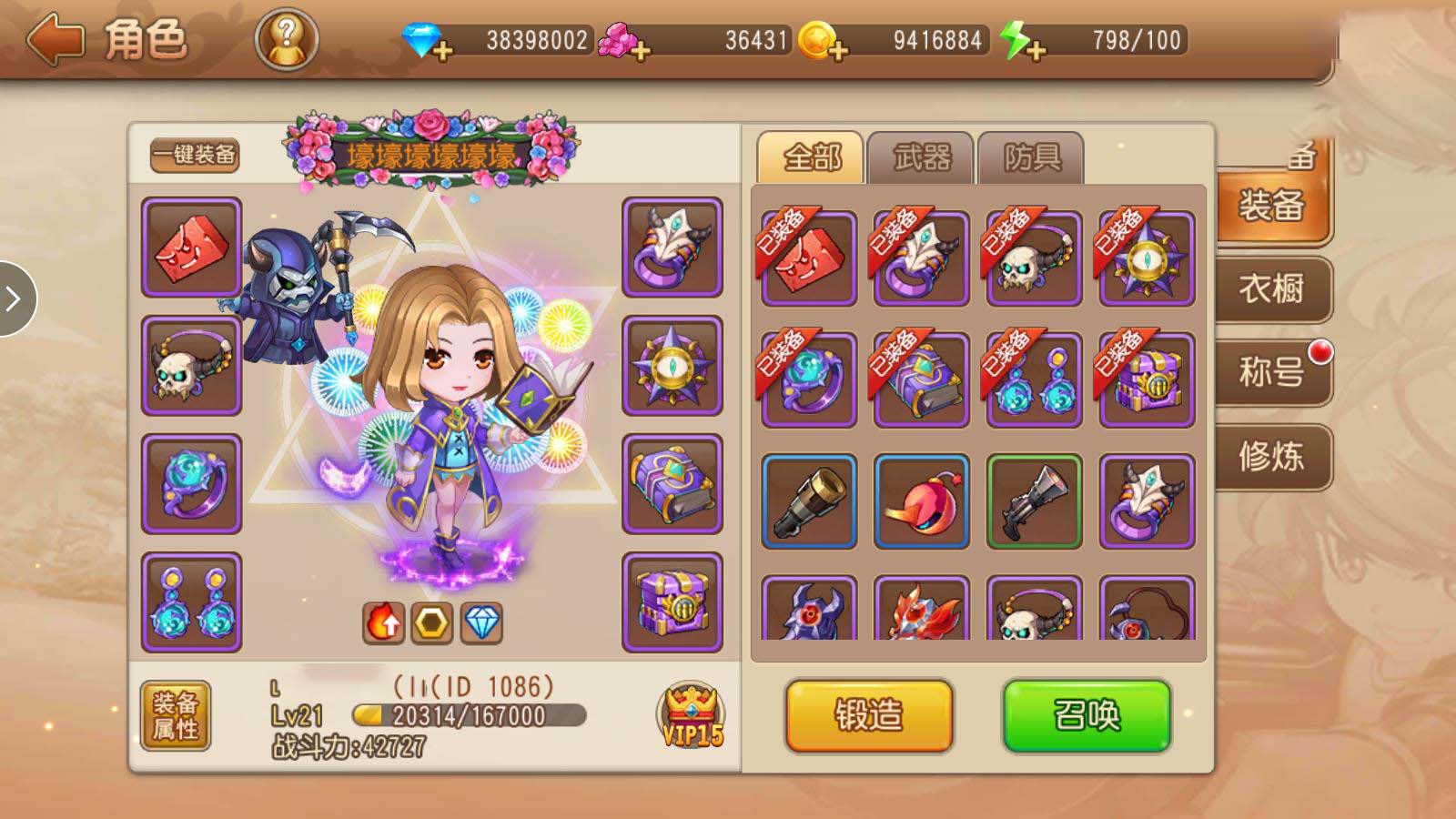Screen dimensions: 1456x819
Task: Expand the side panel arrow on left edge
Action: coord(15,298)
